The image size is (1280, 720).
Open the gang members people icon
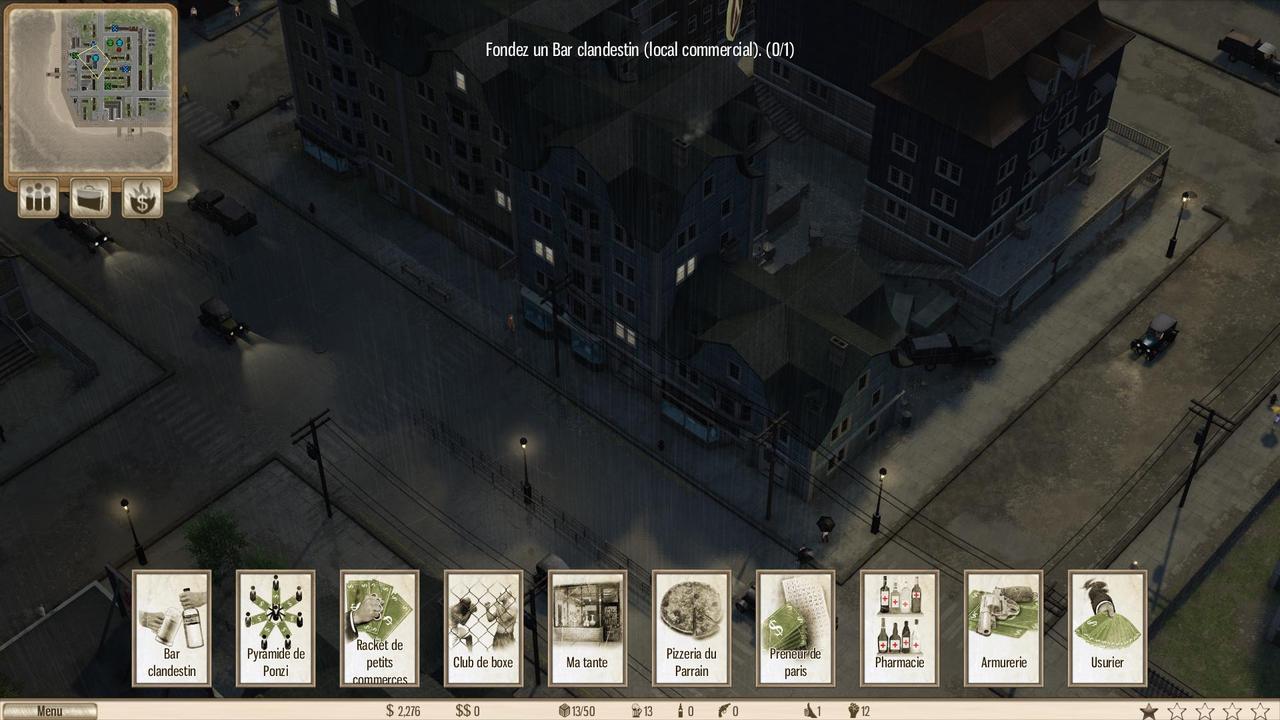coord(38,198)
